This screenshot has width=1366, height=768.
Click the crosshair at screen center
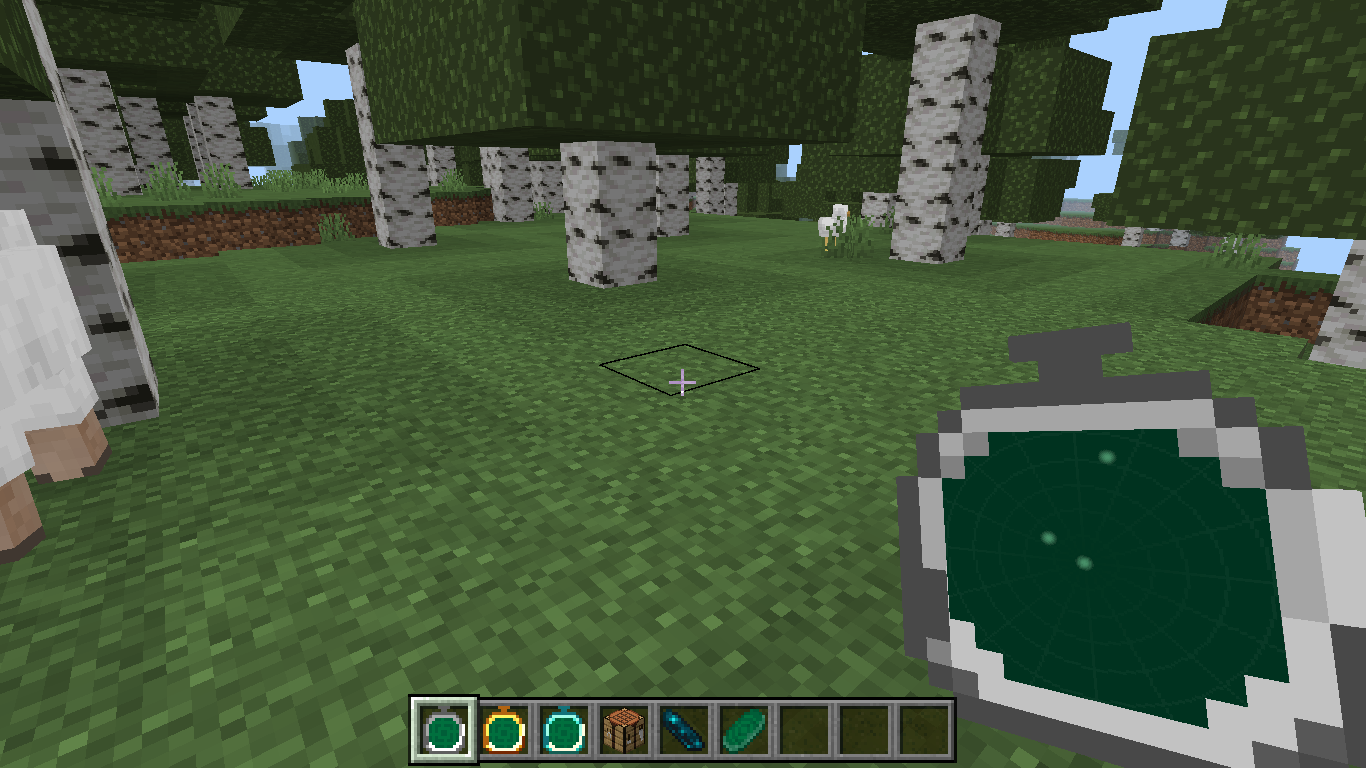pos(683,382)
